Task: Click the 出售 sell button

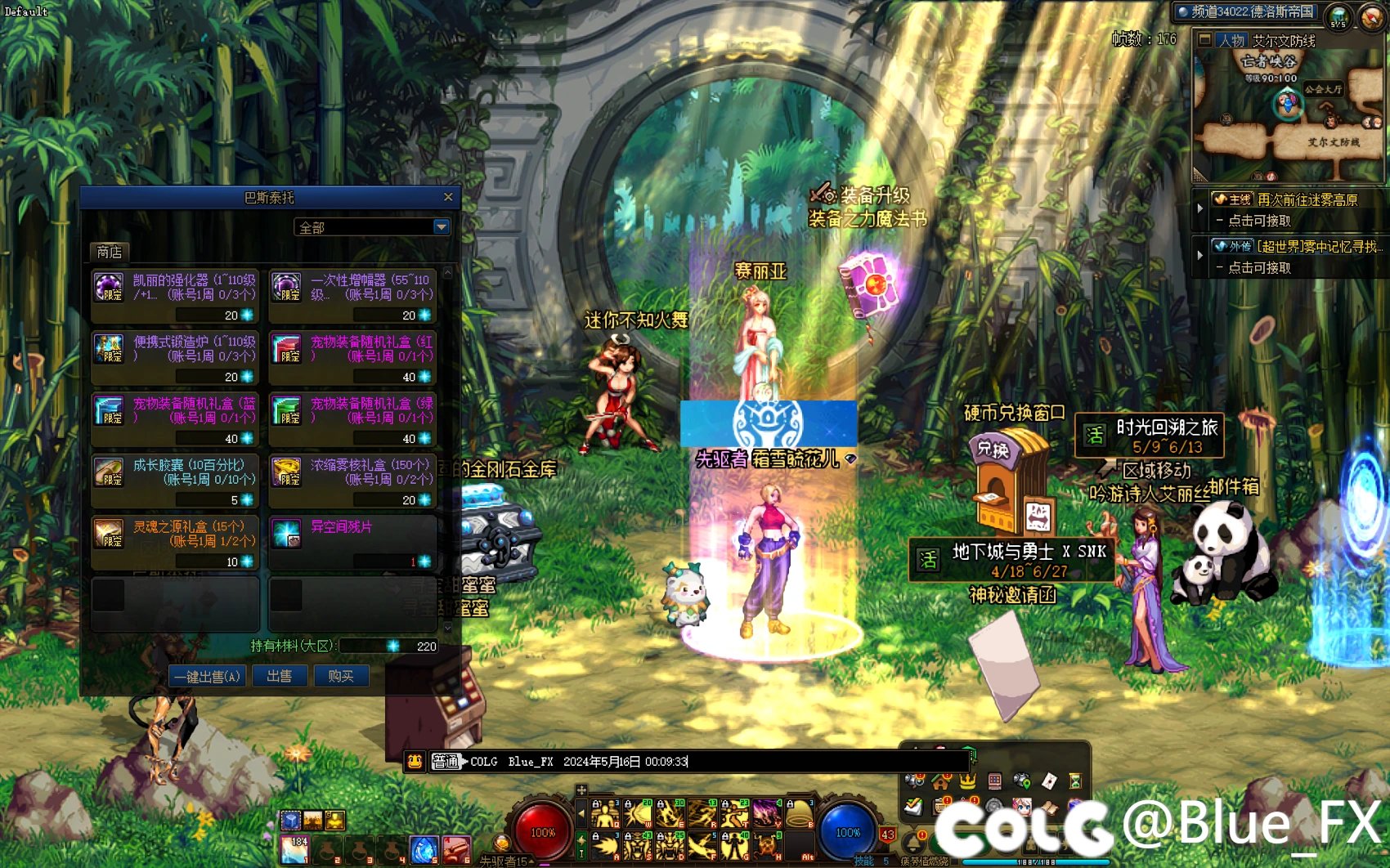Action: point(279,676)
